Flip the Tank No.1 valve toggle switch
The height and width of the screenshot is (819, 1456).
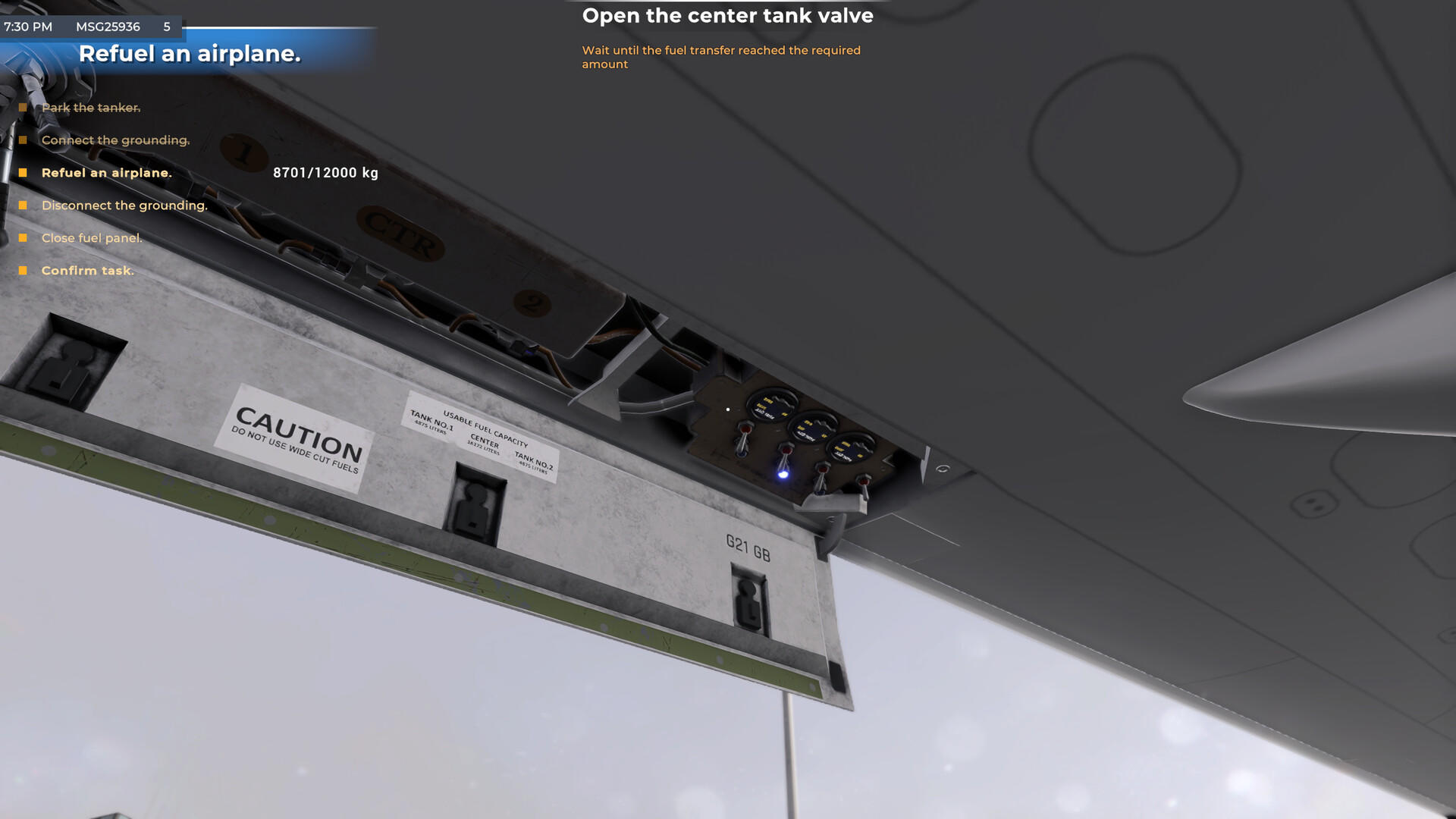point(744,438)
